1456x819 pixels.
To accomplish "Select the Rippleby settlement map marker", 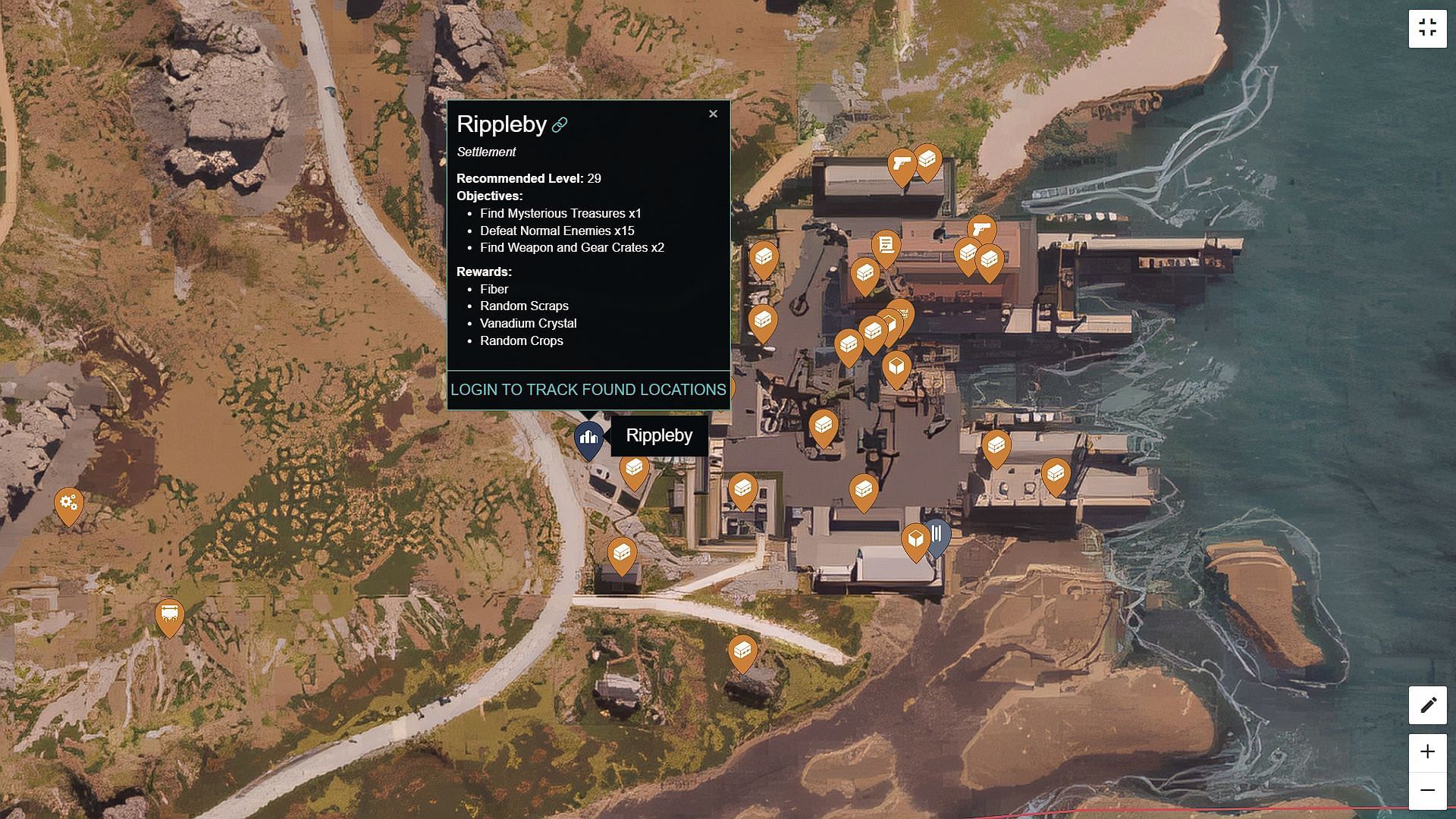I will [x=588, y=438].
